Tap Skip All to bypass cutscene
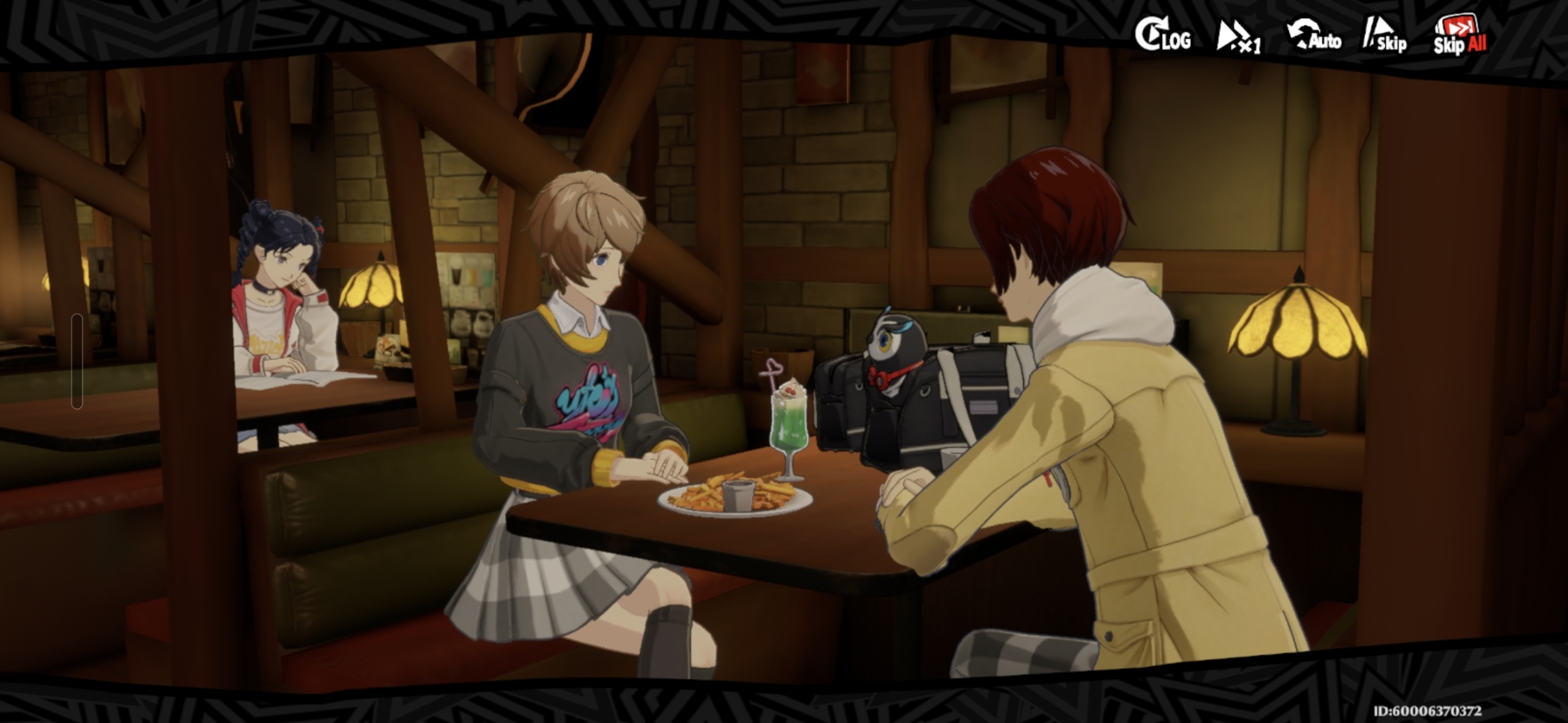 click(1459, 36)
